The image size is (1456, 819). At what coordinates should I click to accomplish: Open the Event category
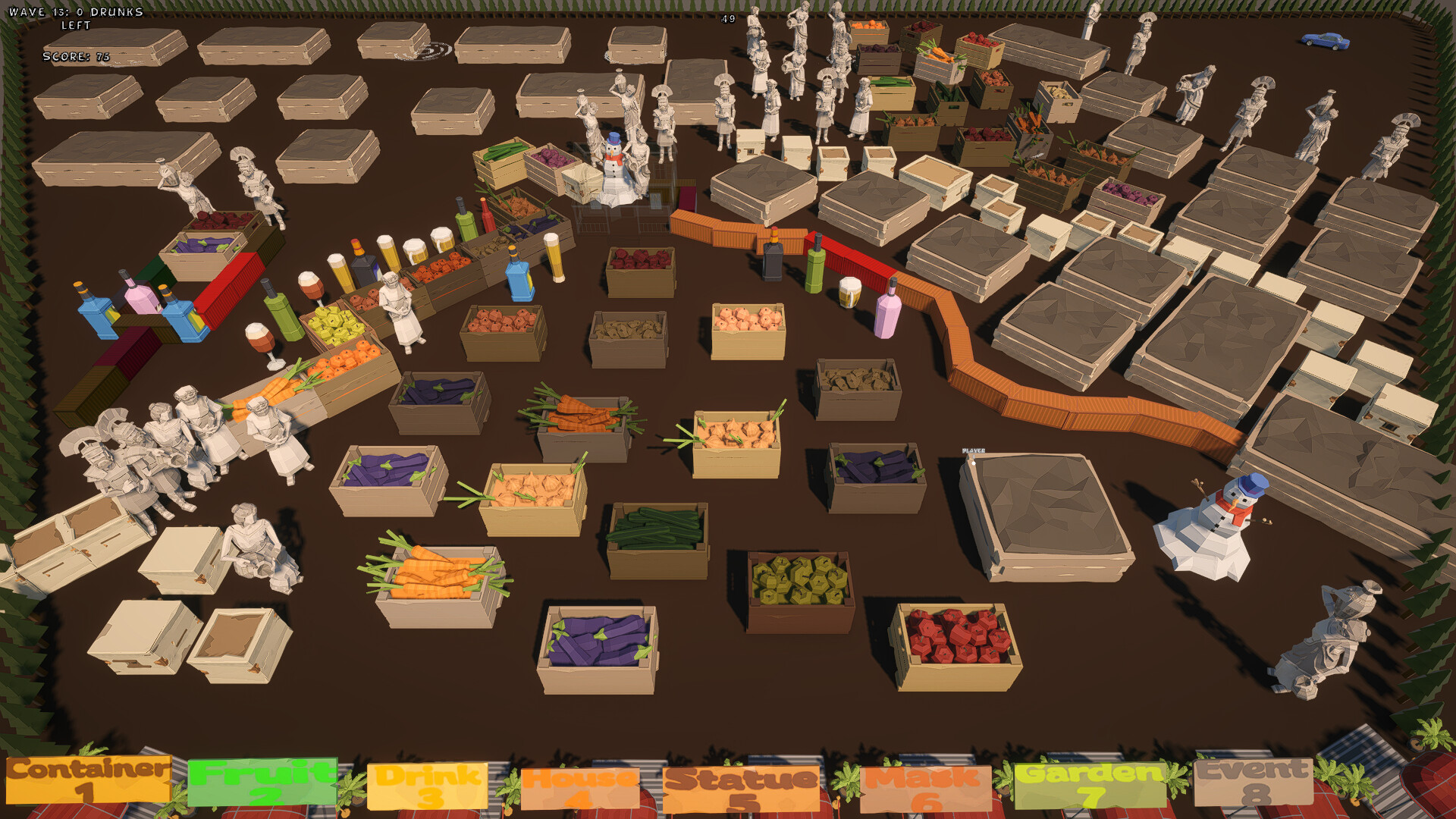pyautogui.click(x=1254, y=781)
